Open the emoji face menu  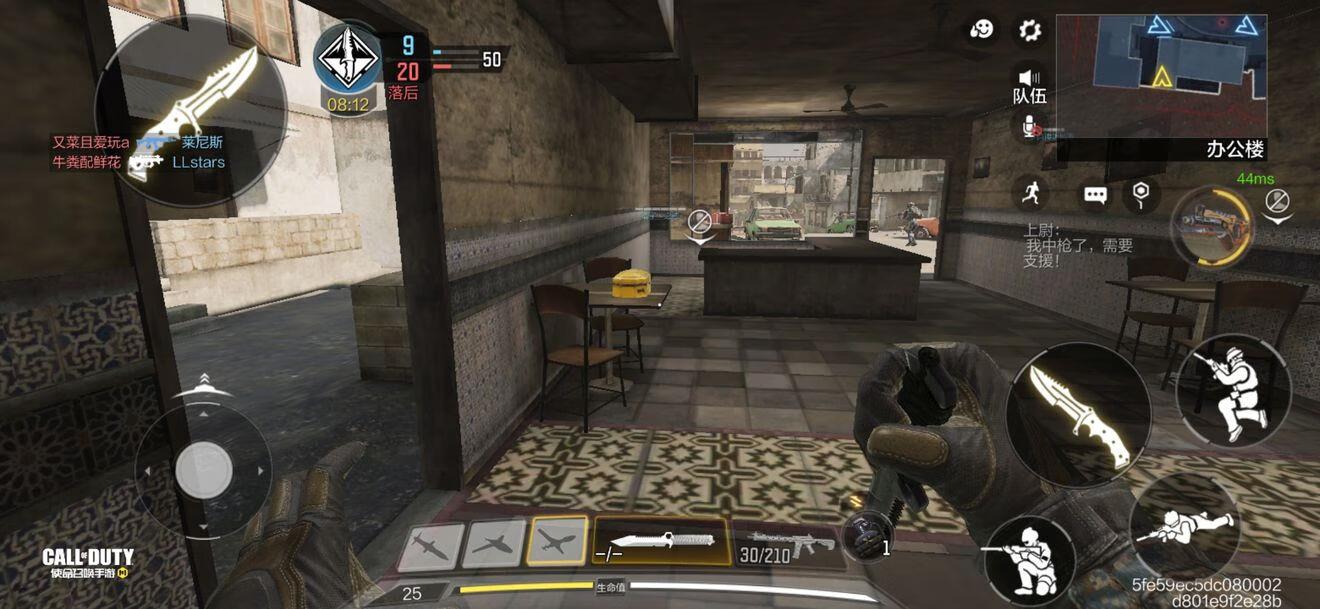982,29
